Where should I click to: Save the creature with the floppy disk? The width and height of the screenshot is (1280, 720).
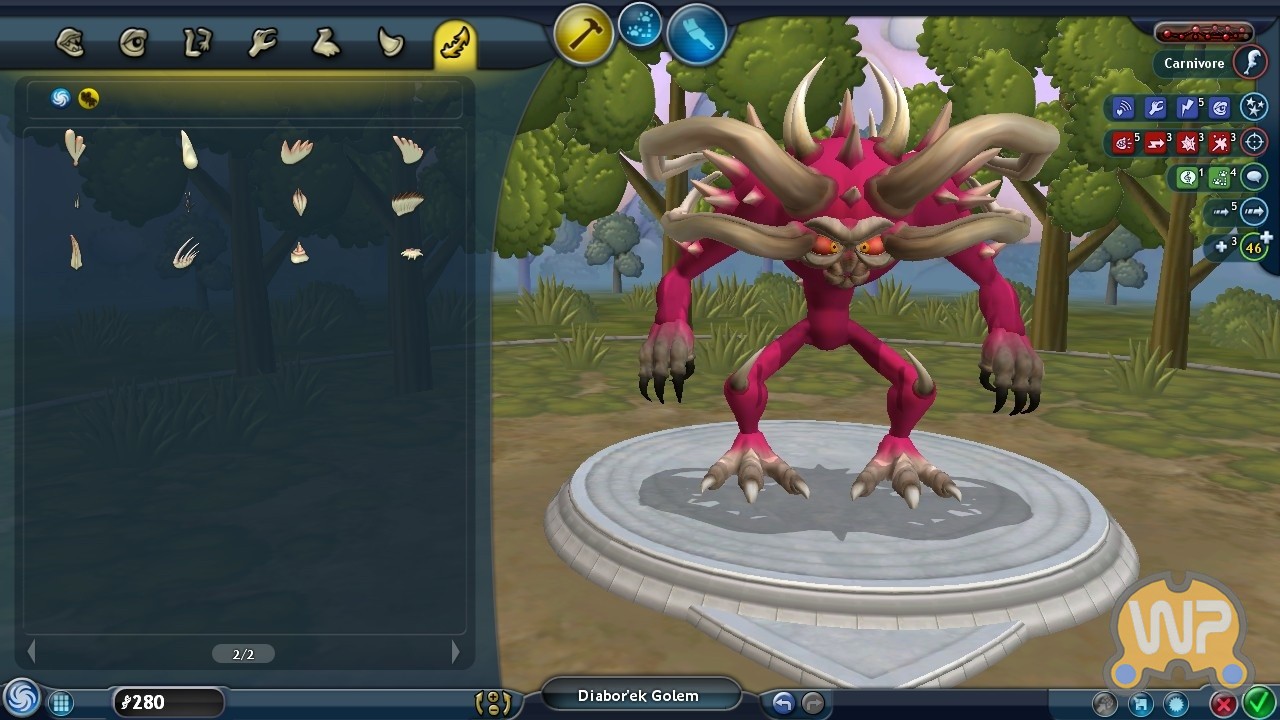click(1141, 704)
